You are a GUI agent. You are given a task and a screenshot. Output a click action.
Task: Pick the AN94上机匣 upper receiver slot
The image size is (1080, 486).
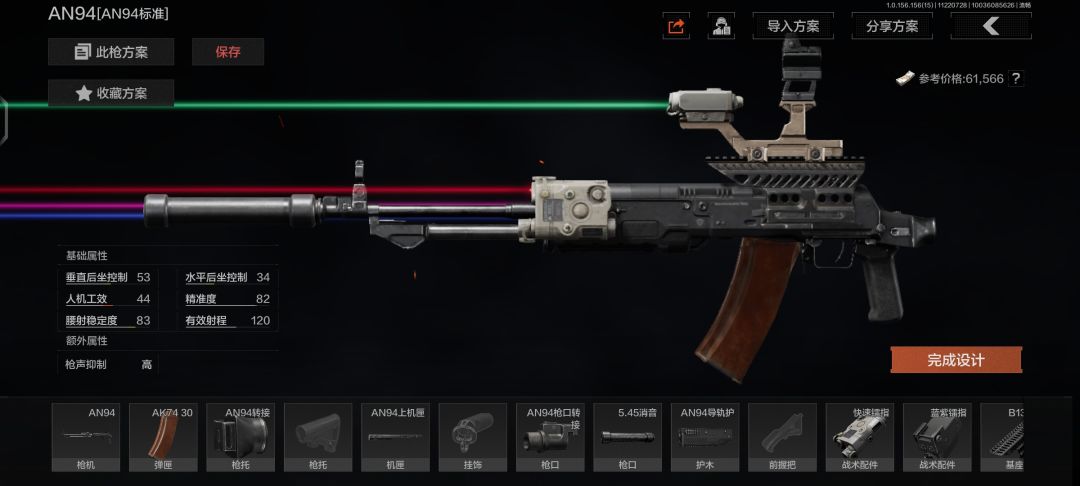(395, 437)
